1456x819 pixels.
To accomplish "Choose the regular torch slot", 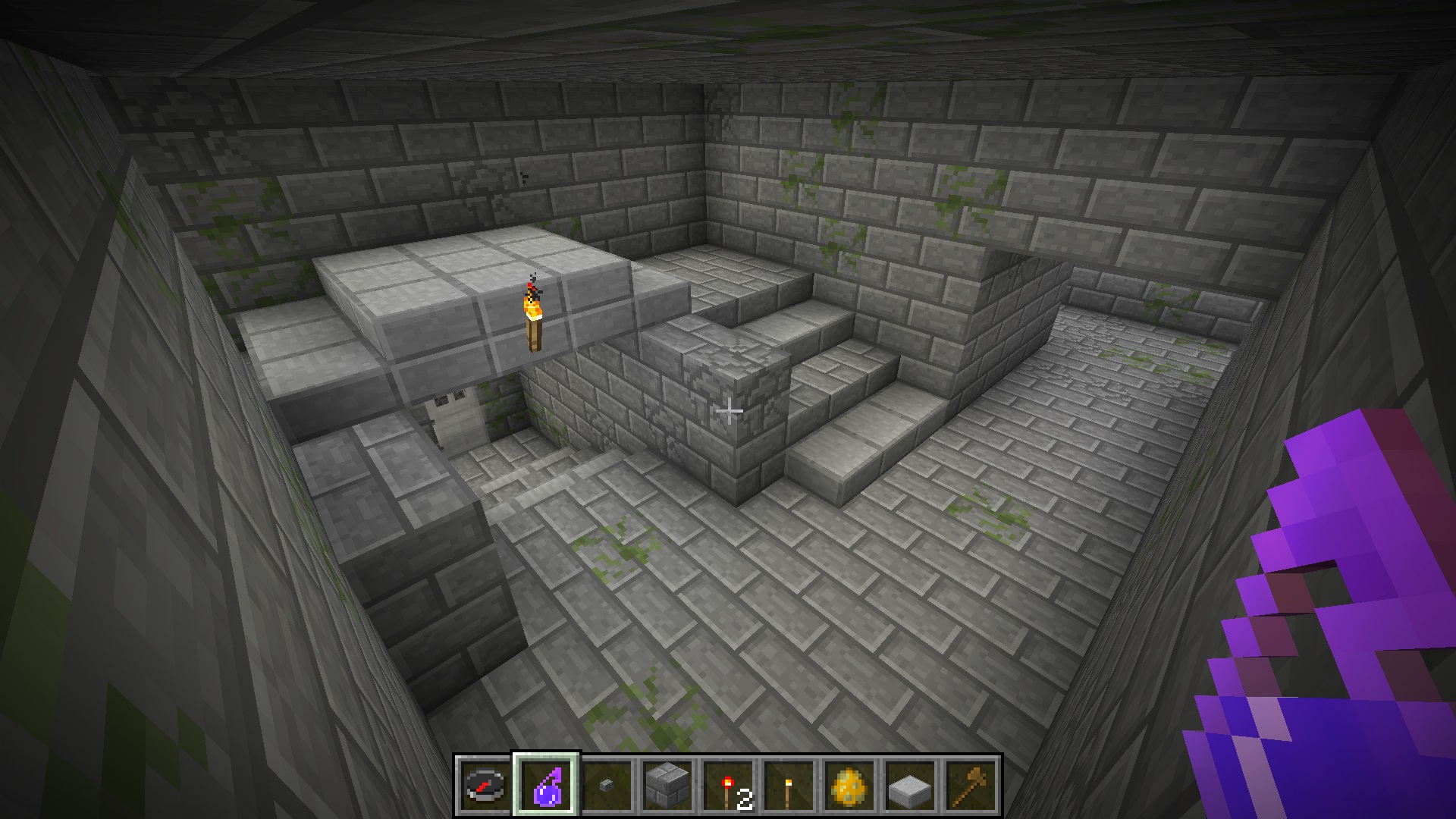I will [789, 786].
